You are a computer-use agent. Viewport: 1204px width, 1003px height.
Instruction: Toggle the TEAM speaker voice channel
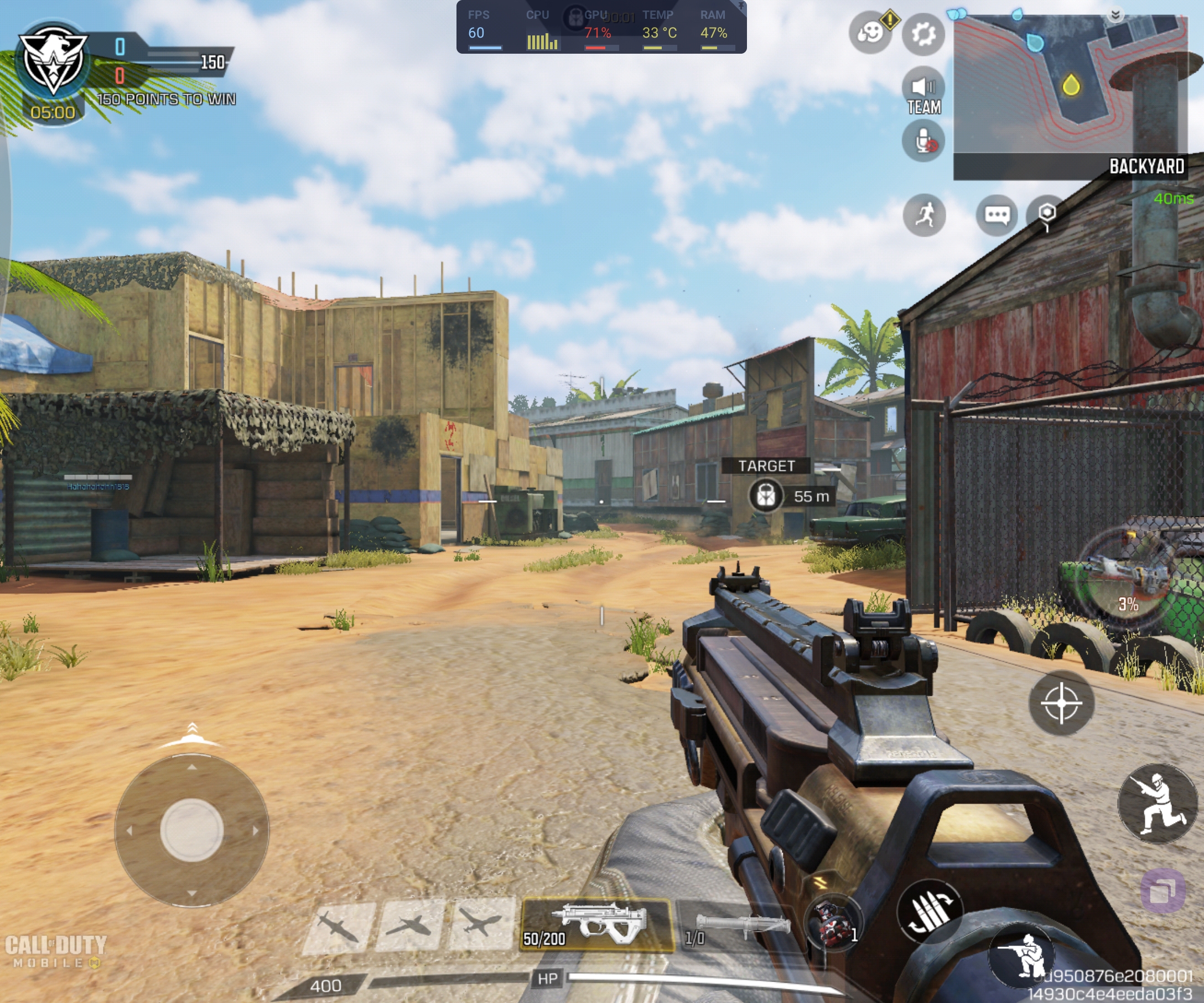click(x=923, y=91)
